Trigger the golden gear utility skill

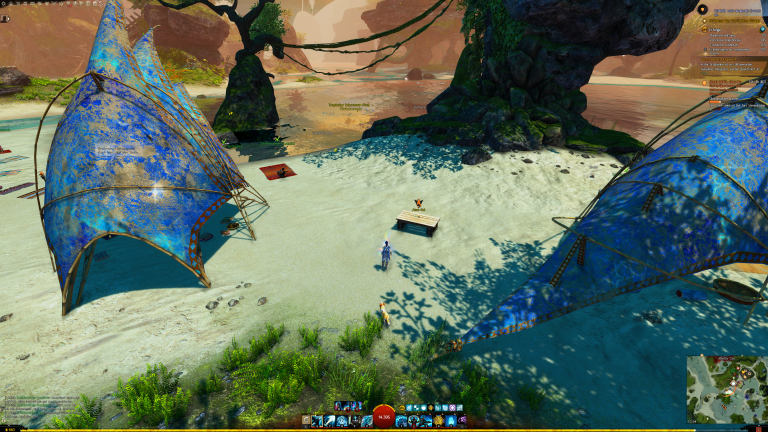click(437, 421)
